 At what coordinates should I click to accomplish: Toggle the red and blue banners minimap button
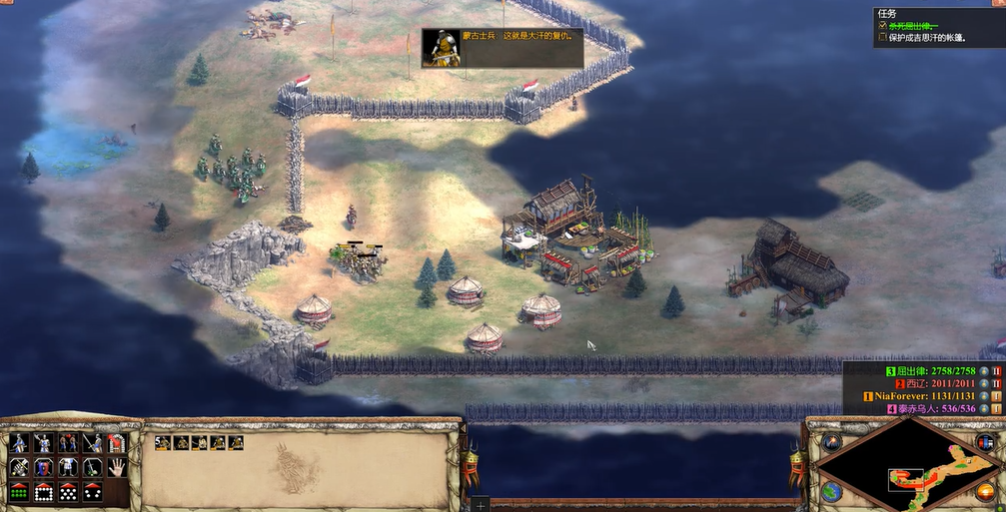coord(986,442)
